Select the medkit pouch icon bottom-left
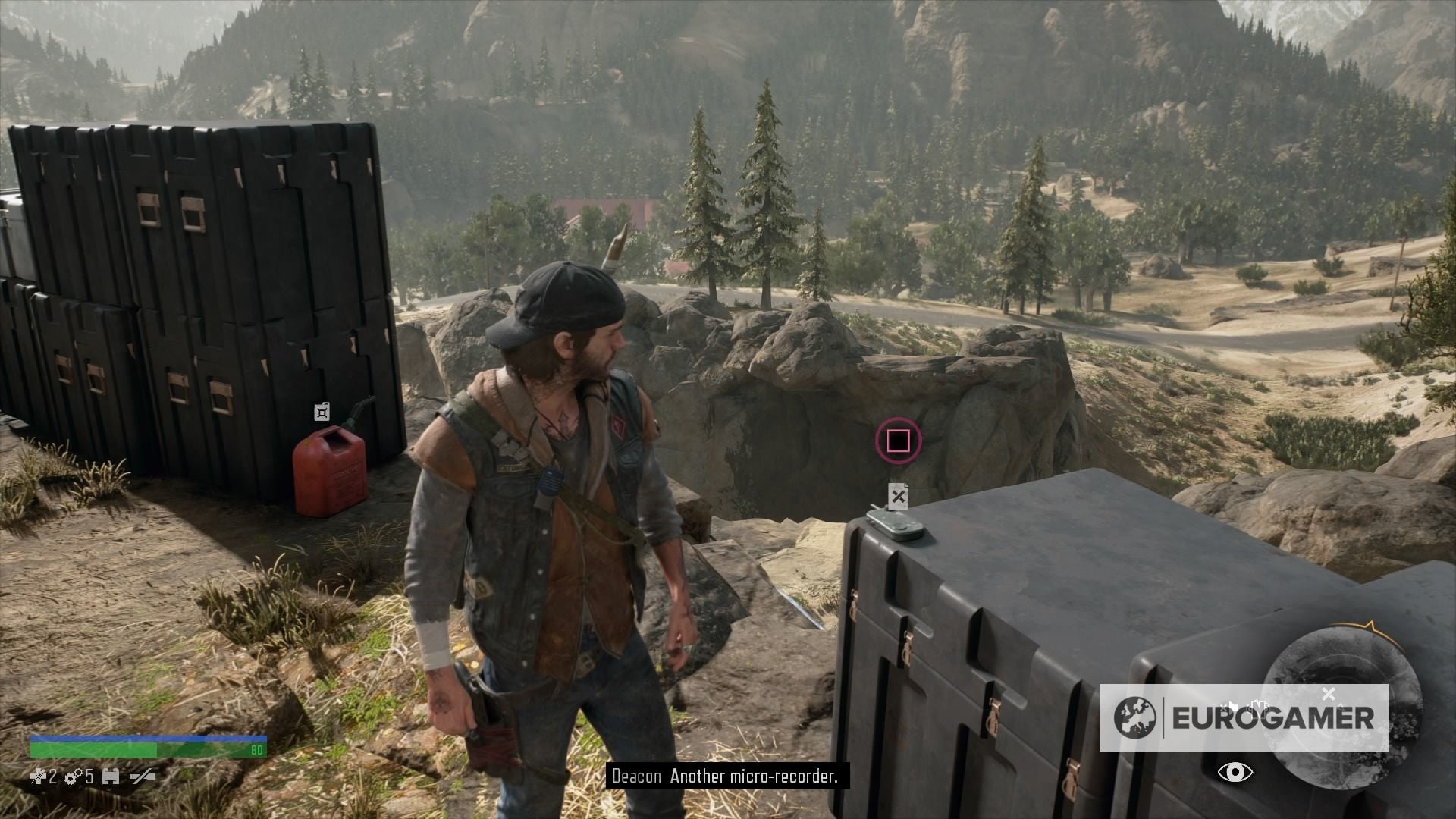 (x=111, y=777)
